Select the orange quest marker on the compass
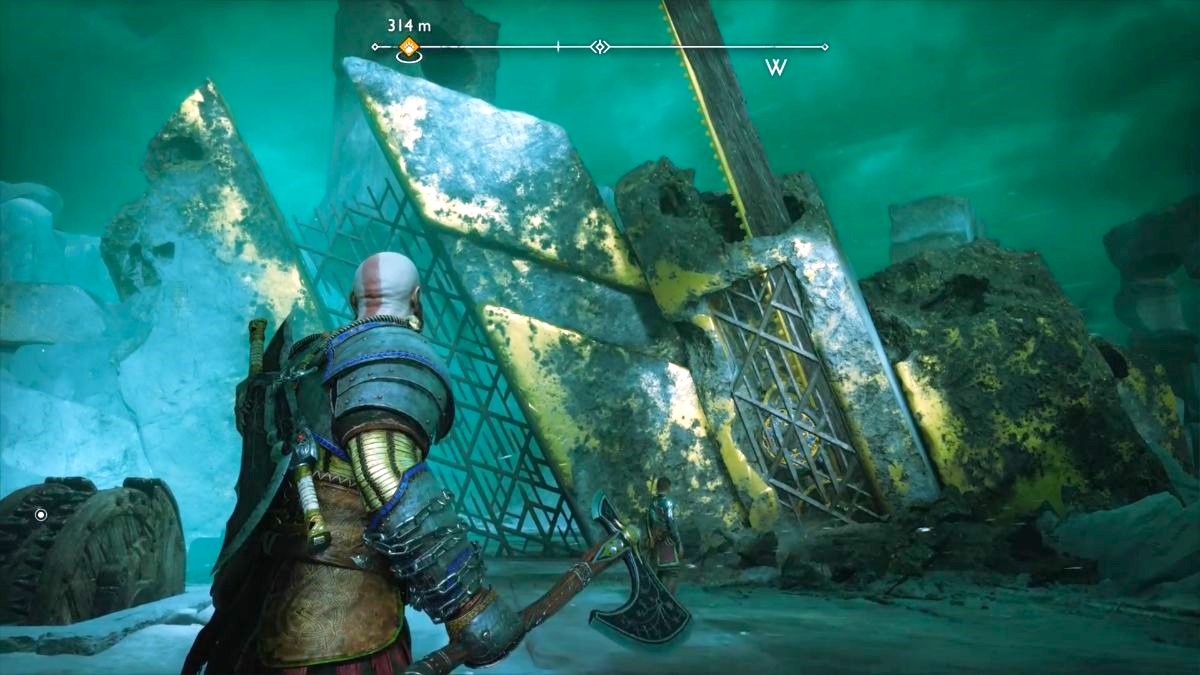 coord(408,46)
